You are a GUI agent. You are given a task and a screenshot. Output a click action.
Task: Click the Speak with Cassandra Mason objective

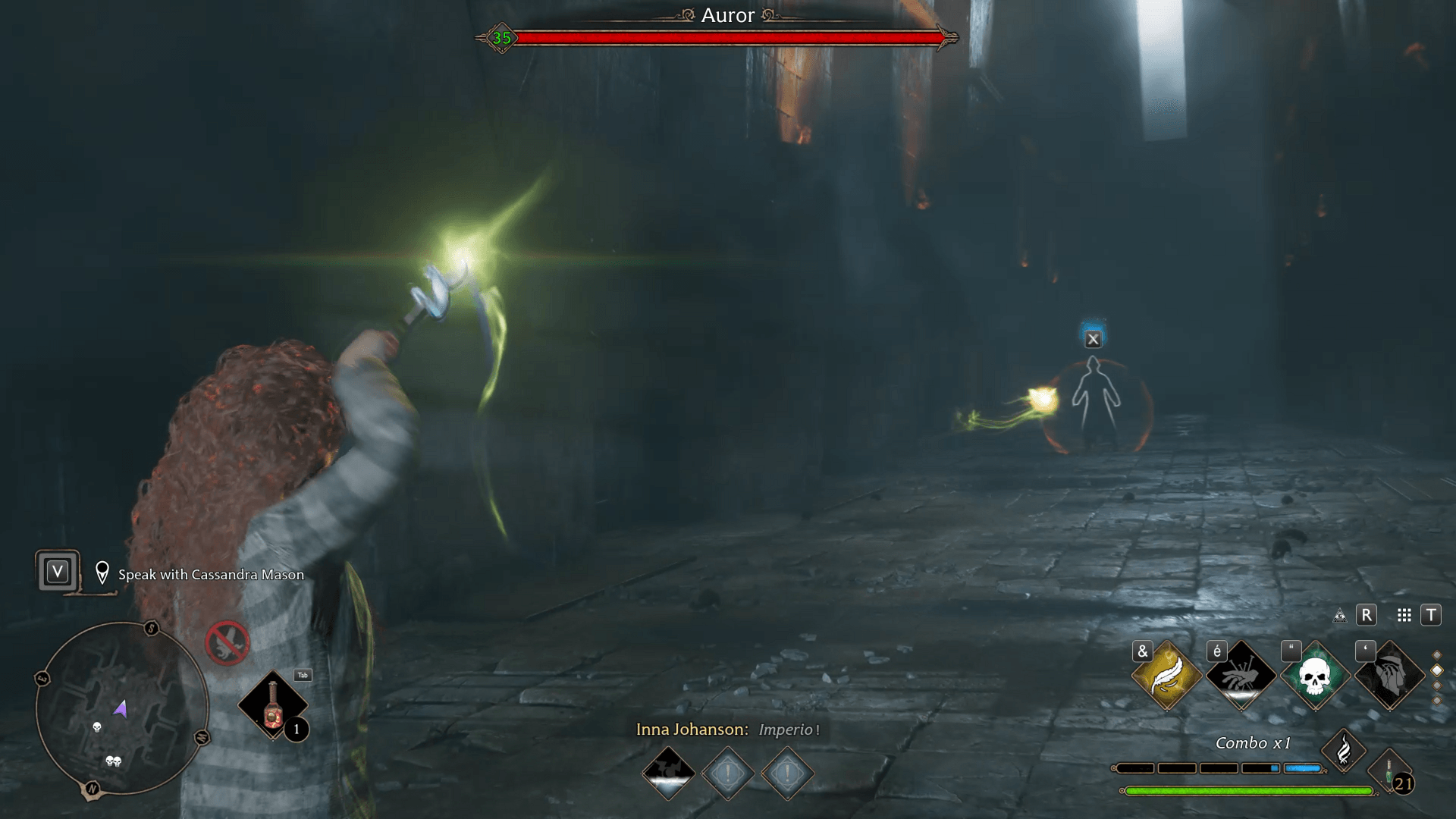coord(209,575)
